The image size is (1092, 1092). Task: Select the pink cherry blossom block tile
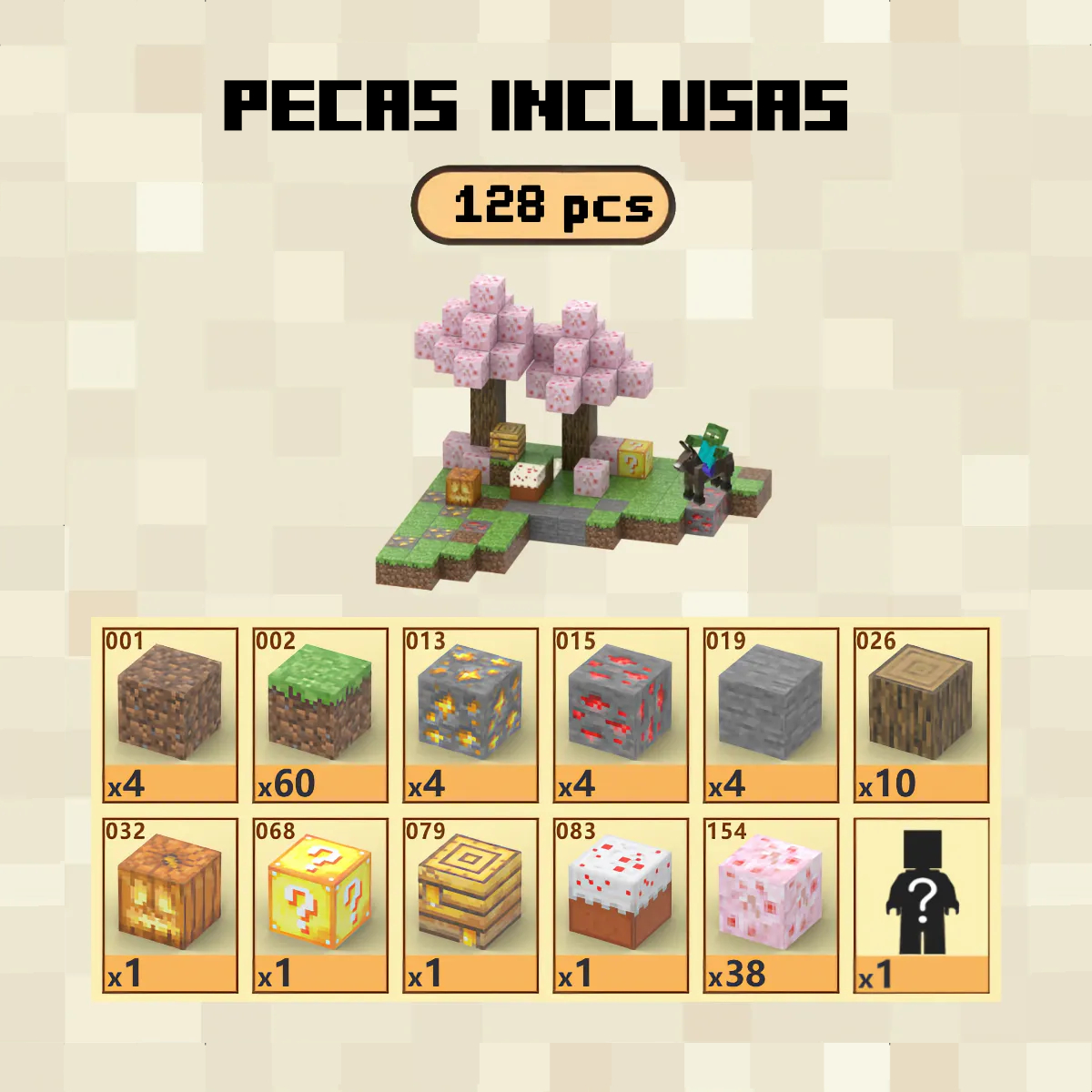(771, 905)
